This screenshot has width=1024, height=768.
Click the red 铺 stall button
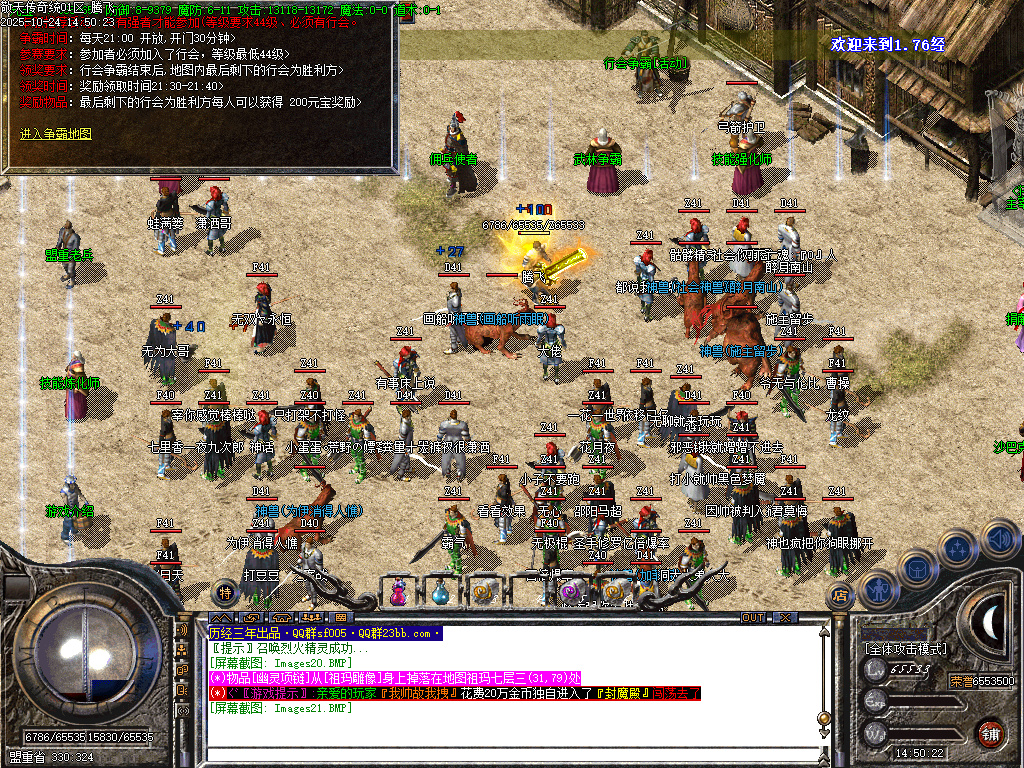[x=989, y=733]
